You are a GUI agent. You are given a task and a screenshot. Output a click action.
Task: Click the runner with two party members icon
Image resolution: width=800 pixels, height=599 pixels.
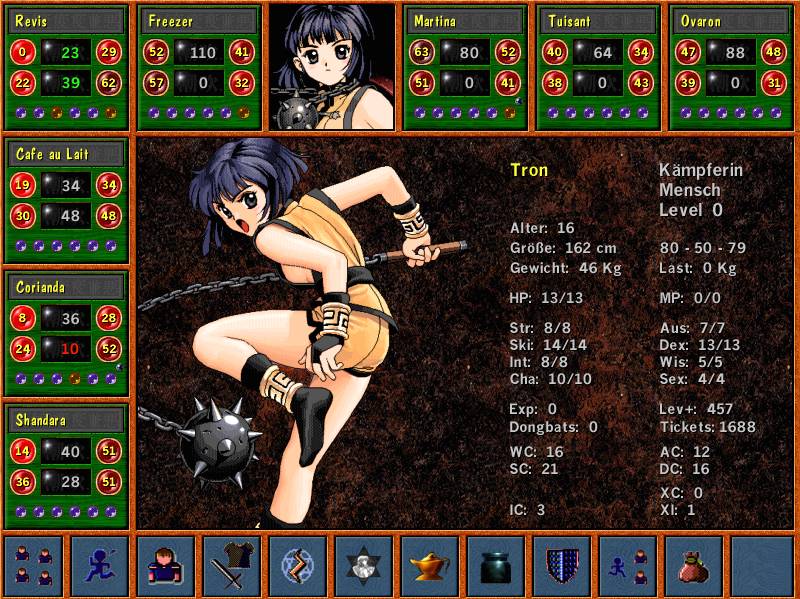(x=628, y=565)
